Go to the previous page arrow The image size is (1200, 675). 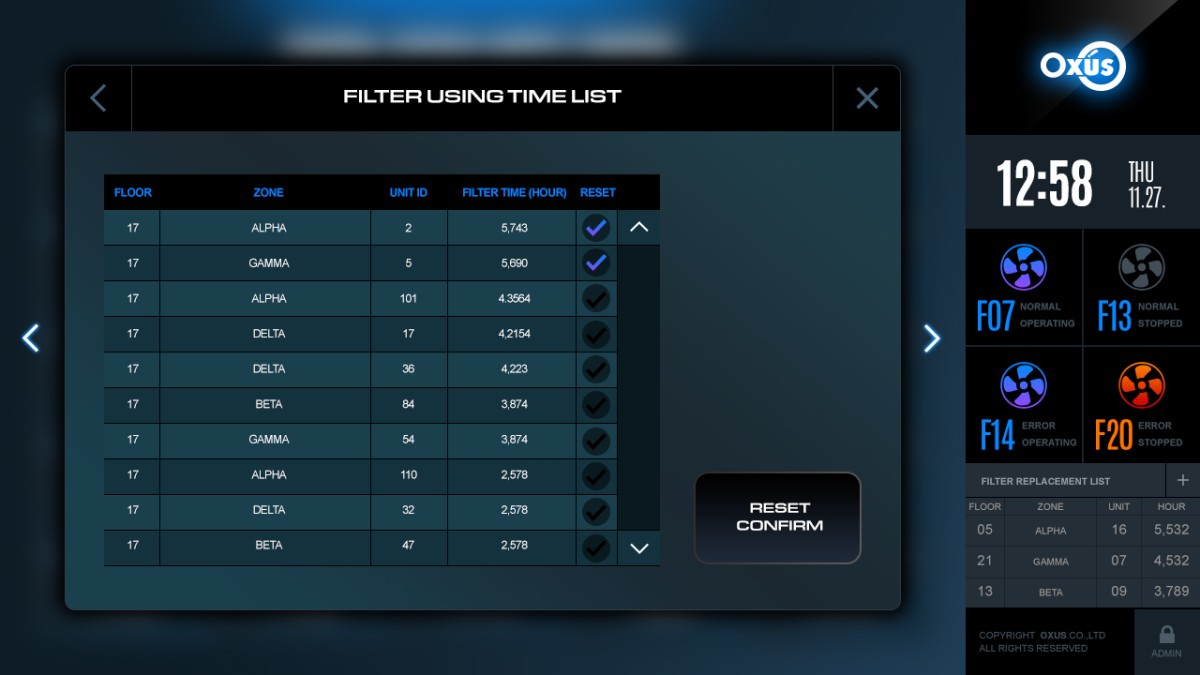point(31,338)
